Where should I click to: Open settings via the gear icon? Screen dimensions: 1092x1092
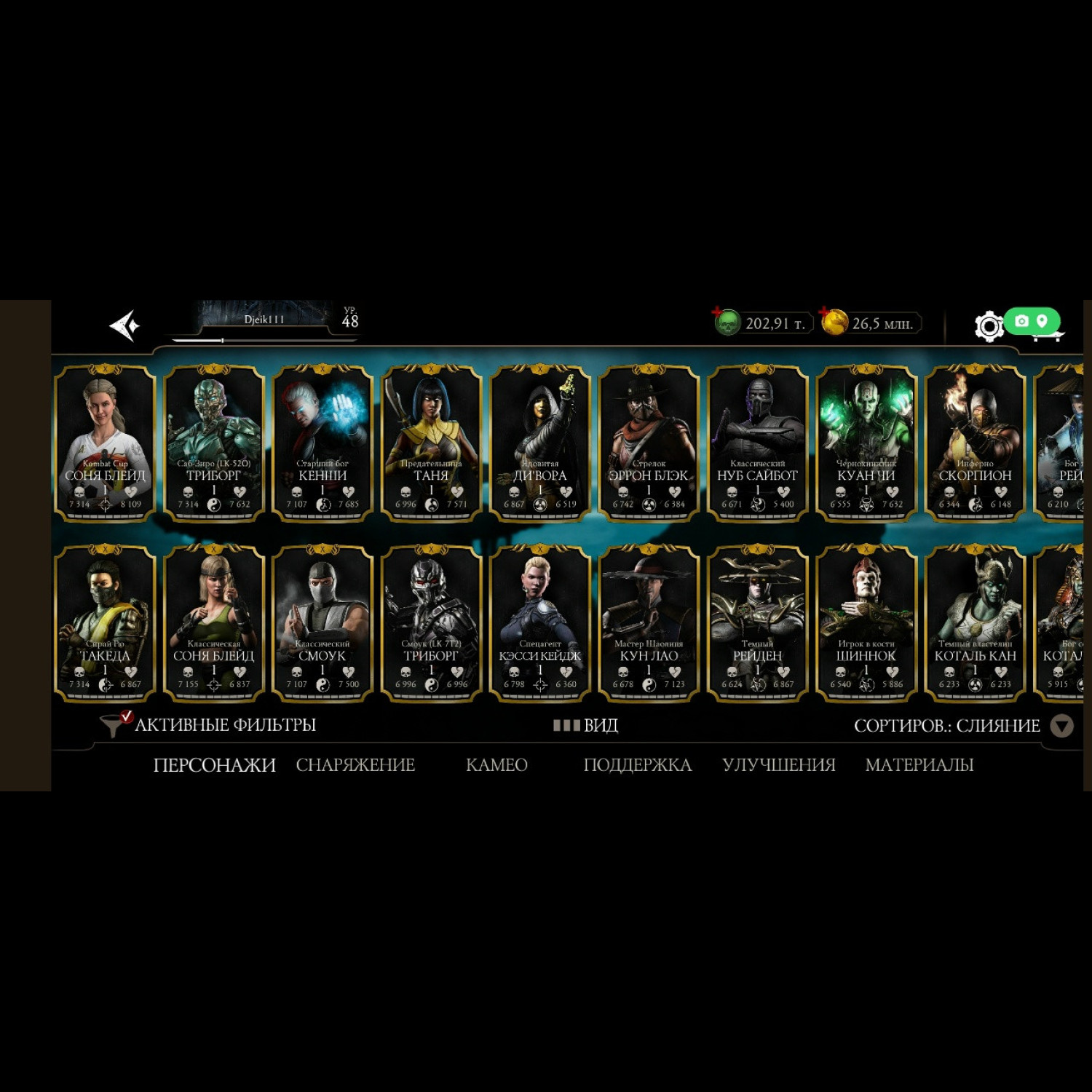click(989, 326)
